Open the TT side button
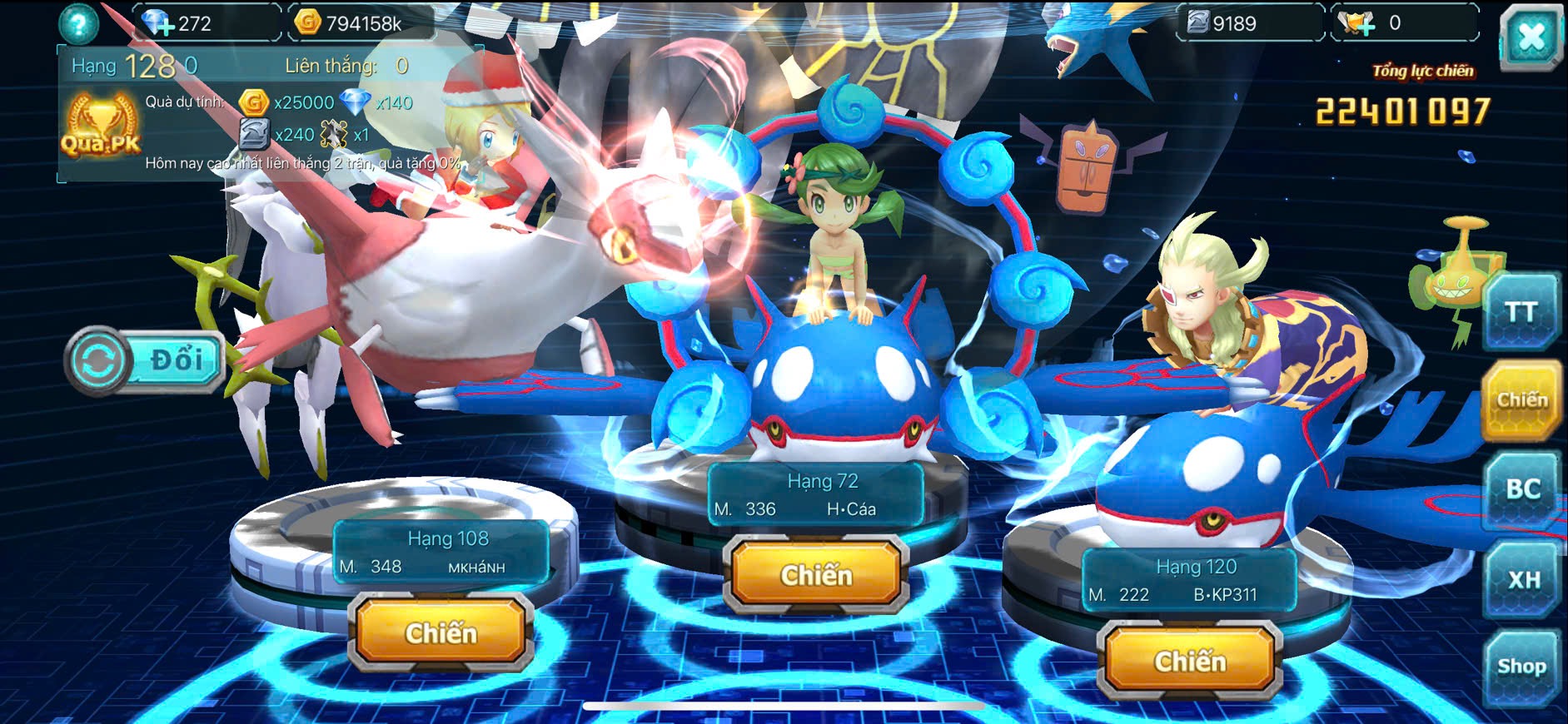The image size is (1568, 724). [1521, 313]
